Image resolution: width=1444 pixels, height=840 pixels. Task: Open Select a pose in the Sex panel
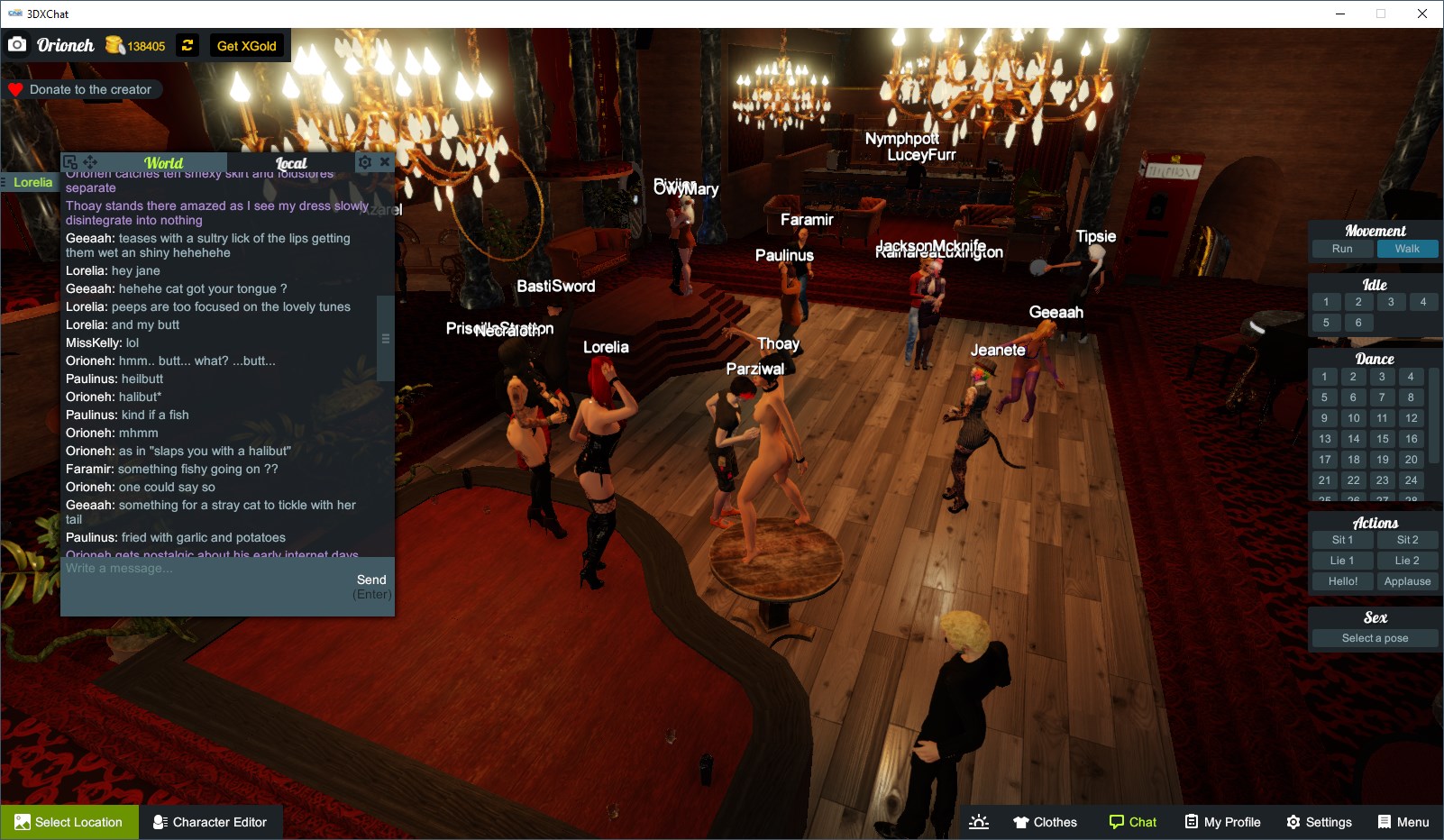(x=1374, y=637)
